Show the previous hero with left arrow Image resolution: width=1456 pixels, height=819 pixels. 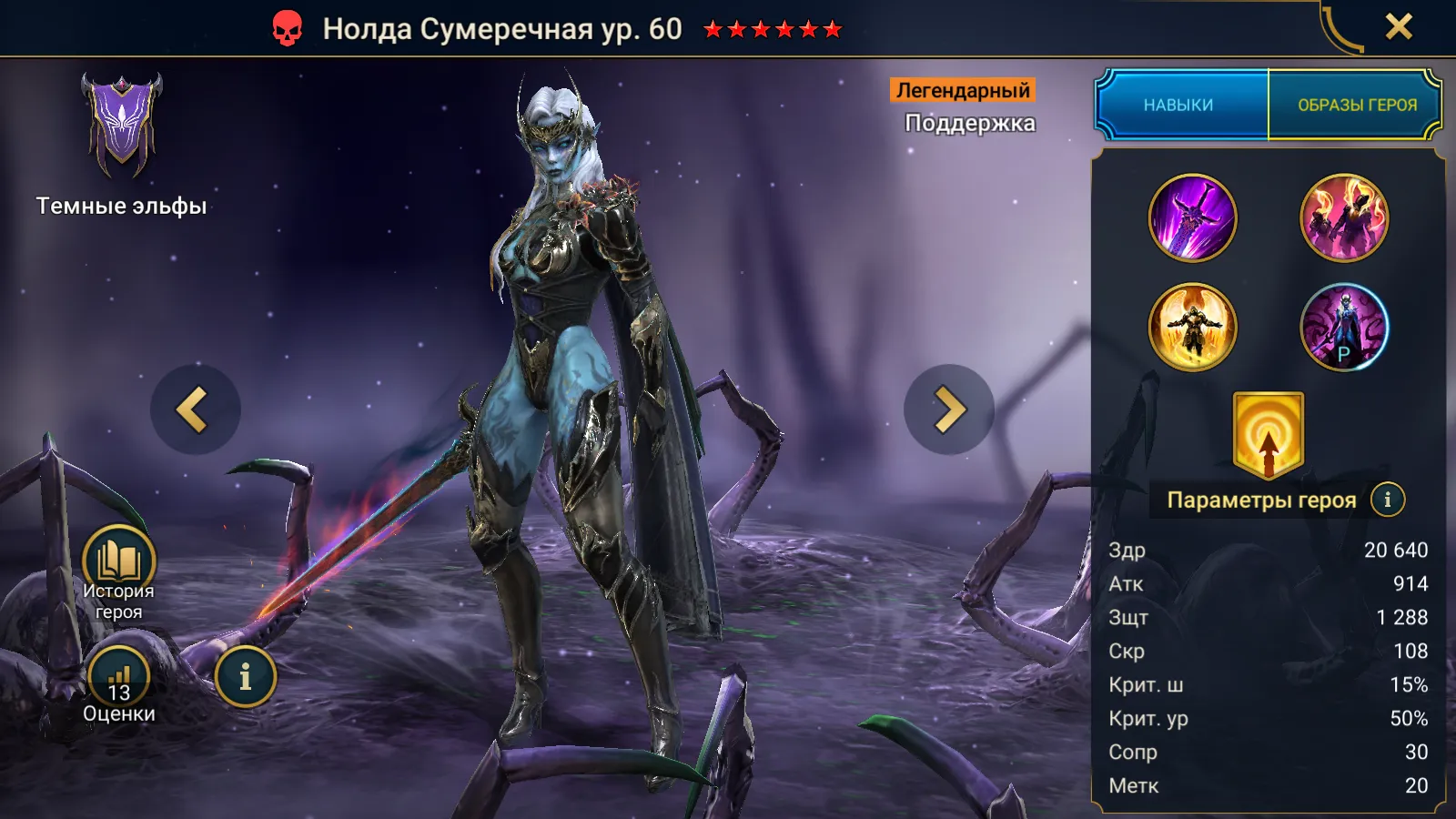(195, 409)
